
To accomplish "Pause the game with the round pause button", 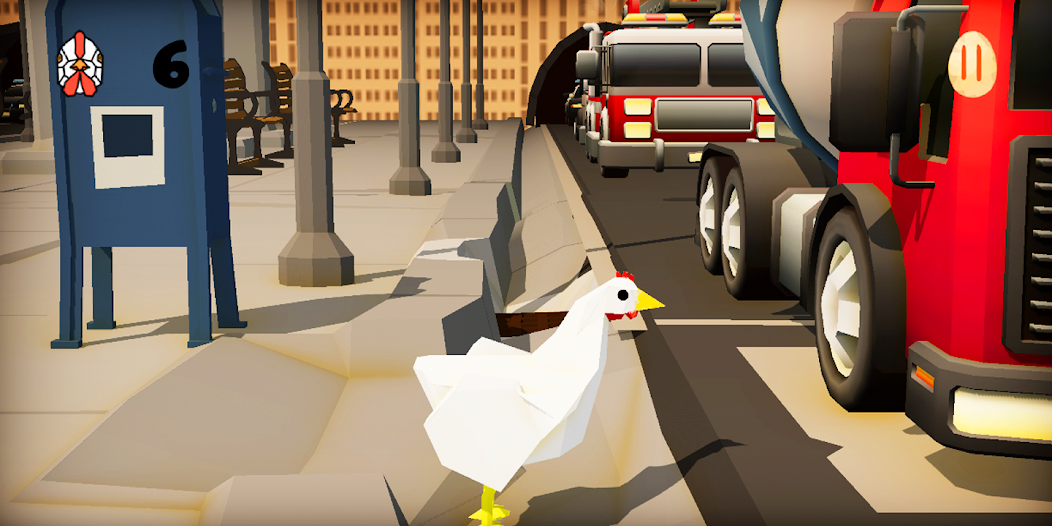I will click(971, 64).
